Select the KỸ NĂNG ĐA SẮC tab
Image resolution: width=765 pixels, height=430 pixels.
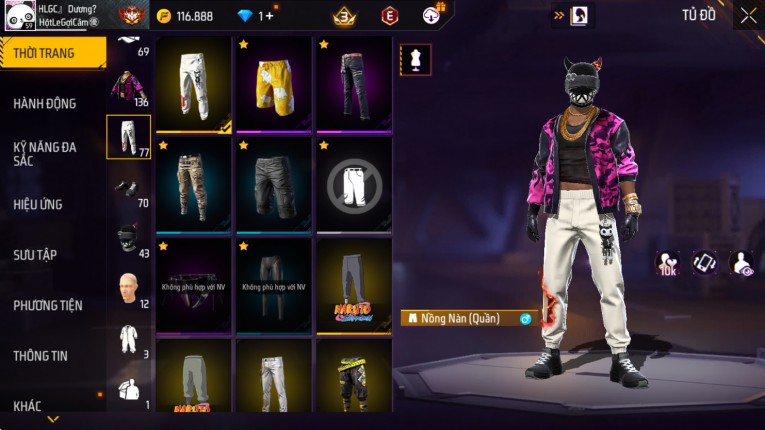(x=45, y=153)
